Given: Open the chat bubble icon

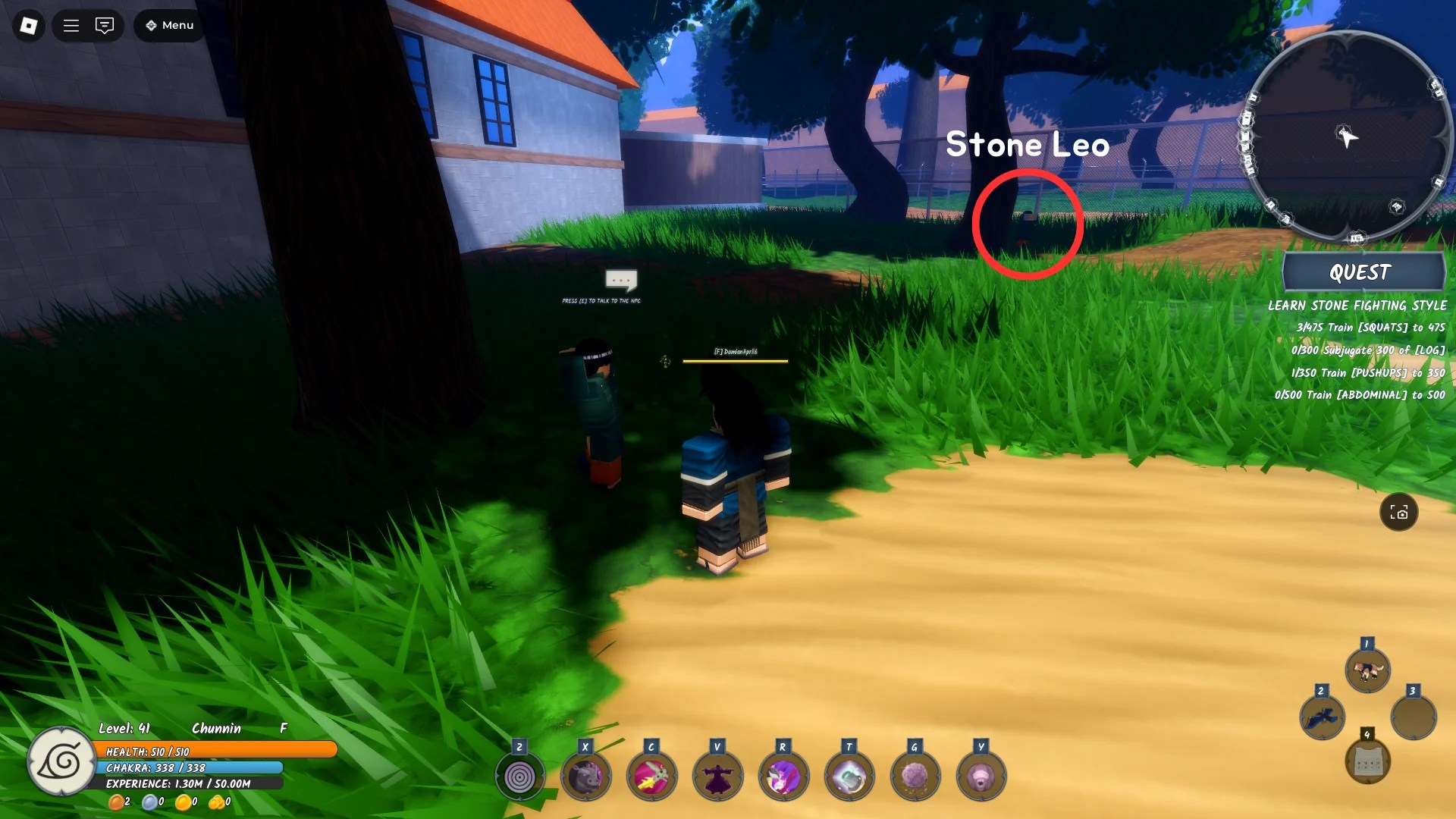Looking at the screenshot, I should click(x=105, y=25).
